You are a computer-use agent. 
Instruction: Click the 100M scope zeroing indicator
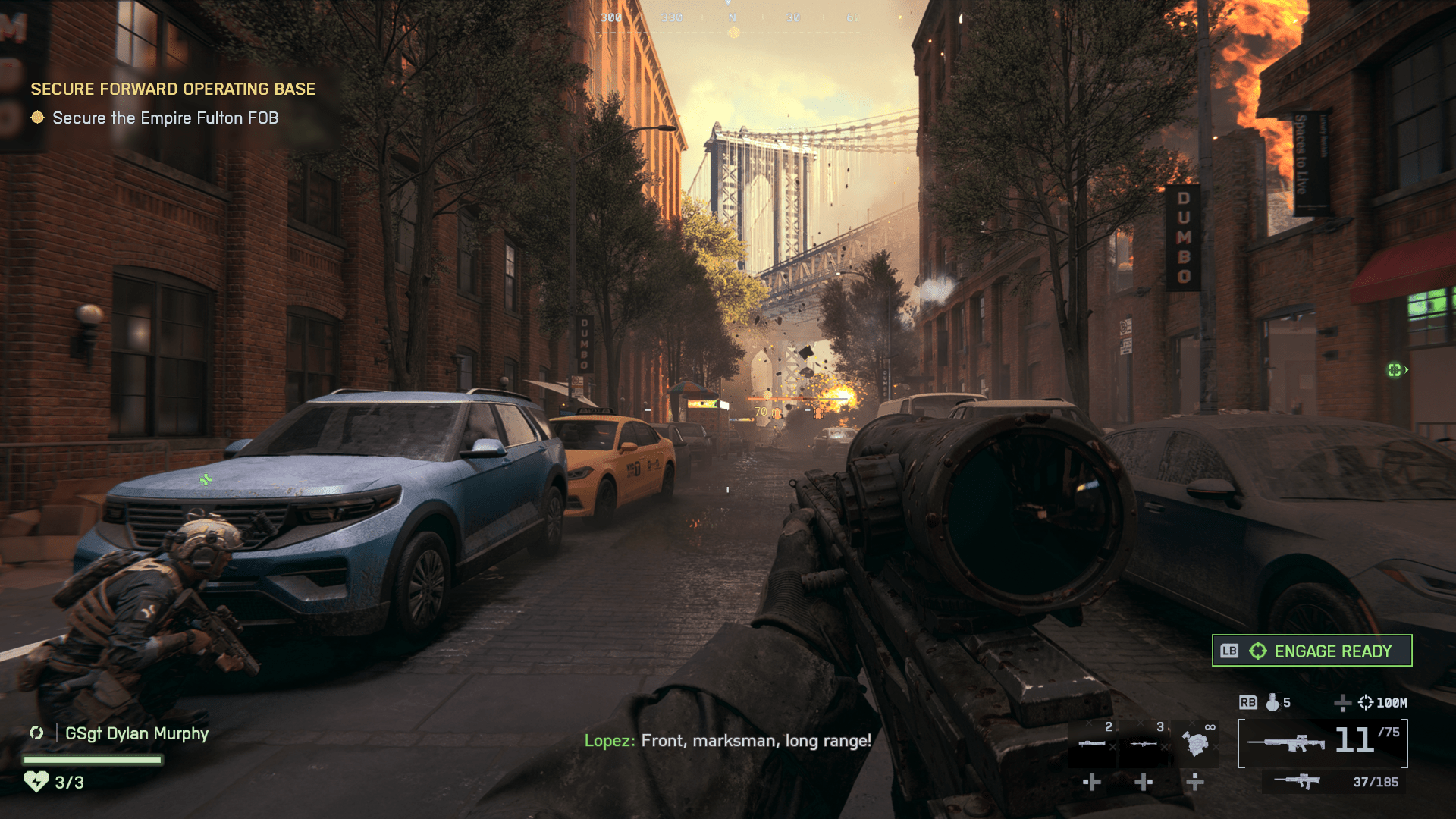pyautogui.click(x=1382, y=703)
